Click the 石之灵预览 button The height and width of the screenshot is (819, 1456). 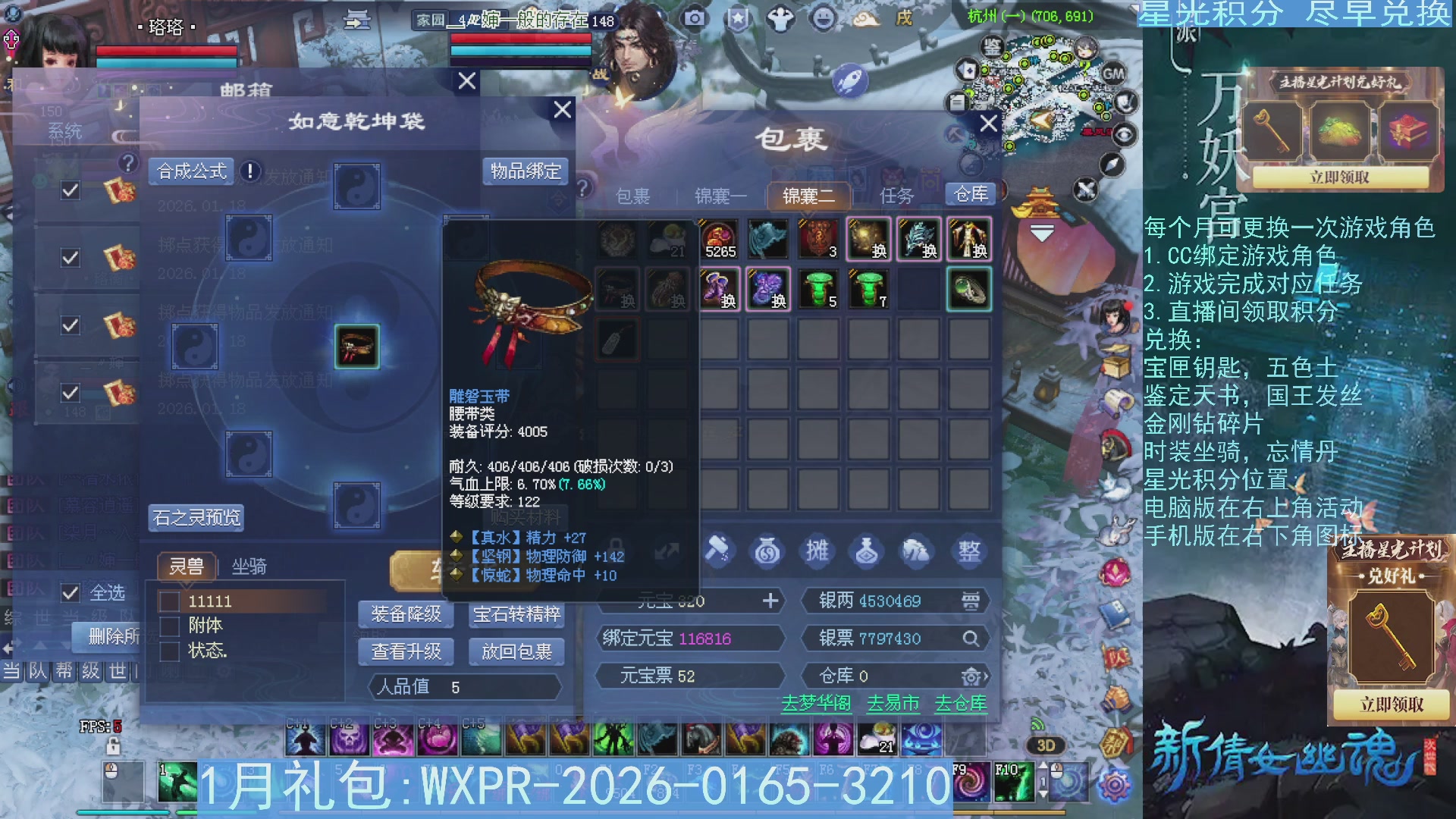coord(197,518)
